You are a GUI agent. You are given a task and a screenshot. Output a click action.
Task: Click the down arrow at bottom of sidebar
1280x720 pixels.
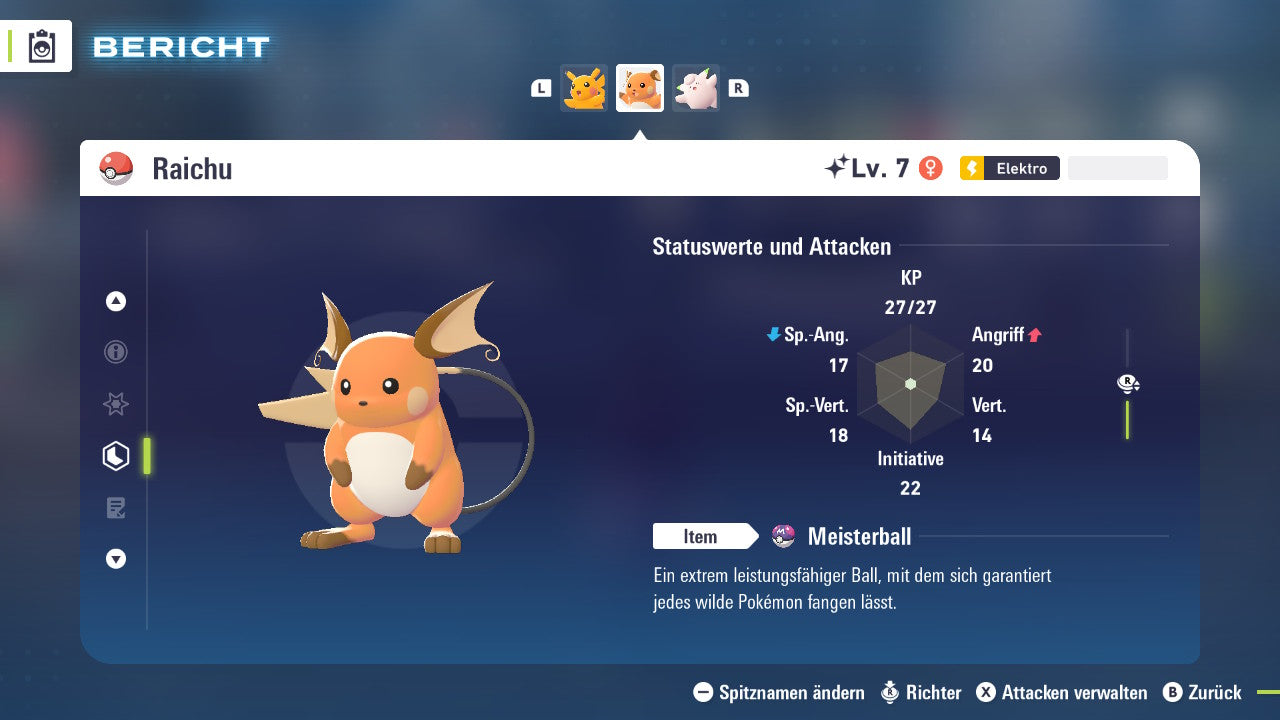pyautogui.click(x=116, y=559)
